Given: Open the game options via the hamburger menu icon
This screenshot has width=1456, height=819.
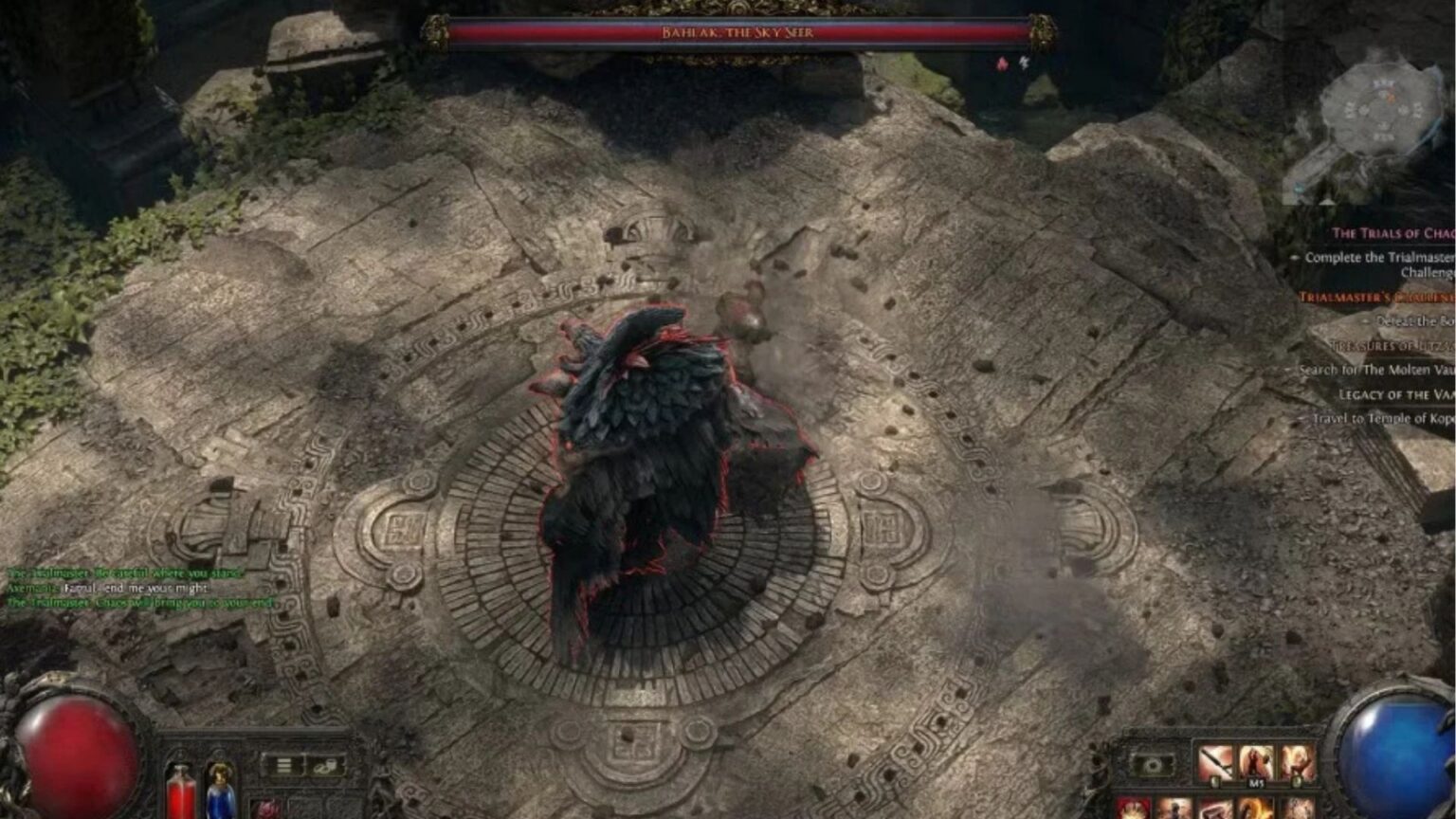Looking at the screenshot, I should [282, 764].
